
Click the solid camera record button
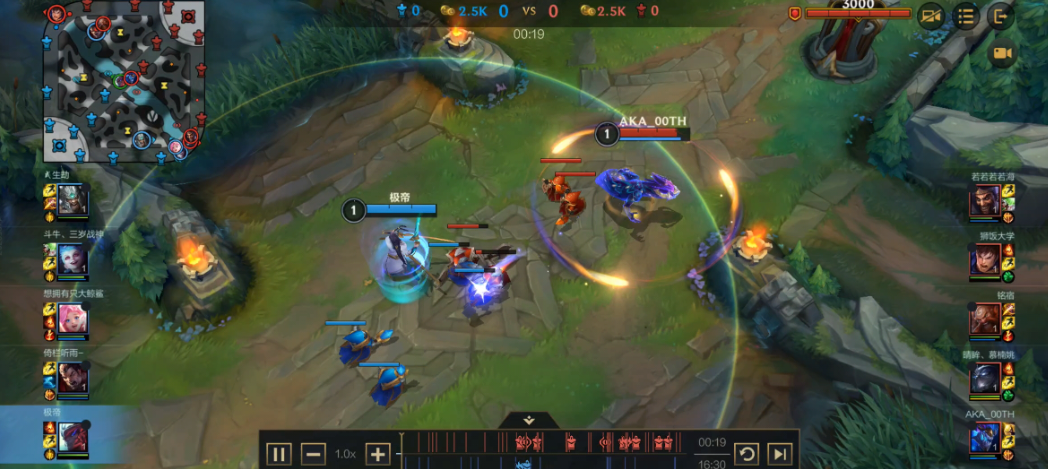1002,53
